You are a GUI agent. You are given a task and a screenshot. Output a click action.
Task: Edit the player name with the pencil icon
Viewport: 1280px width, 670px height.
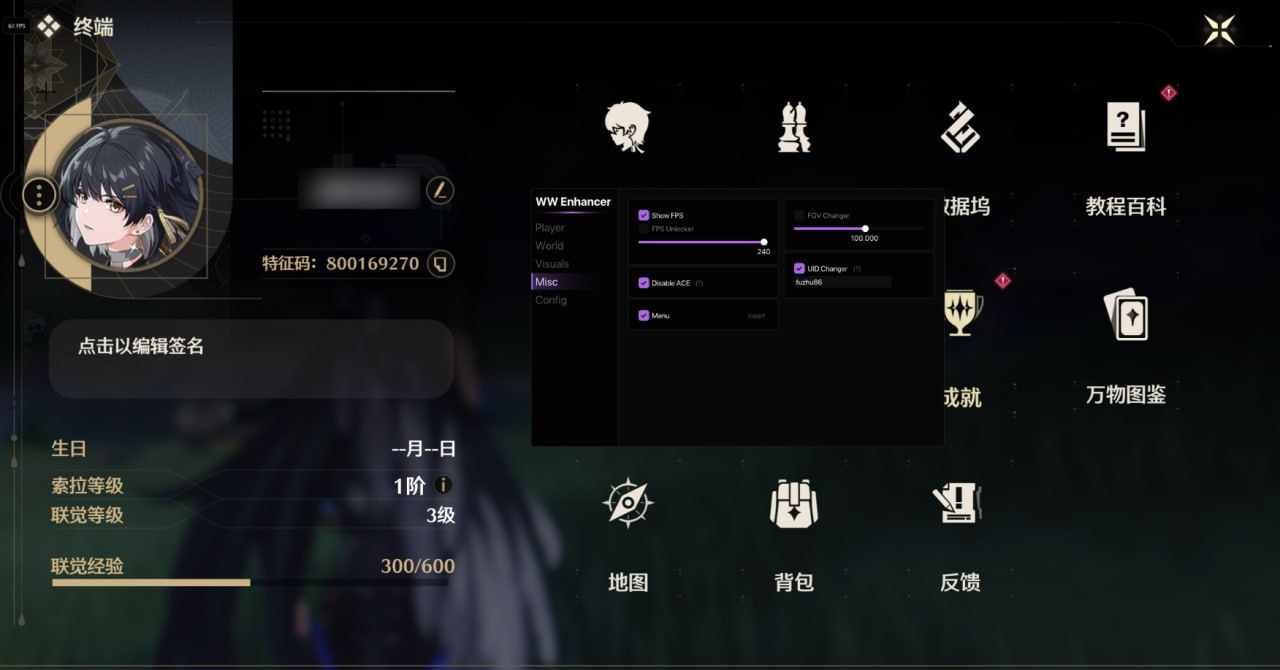[x=439, y=190]
